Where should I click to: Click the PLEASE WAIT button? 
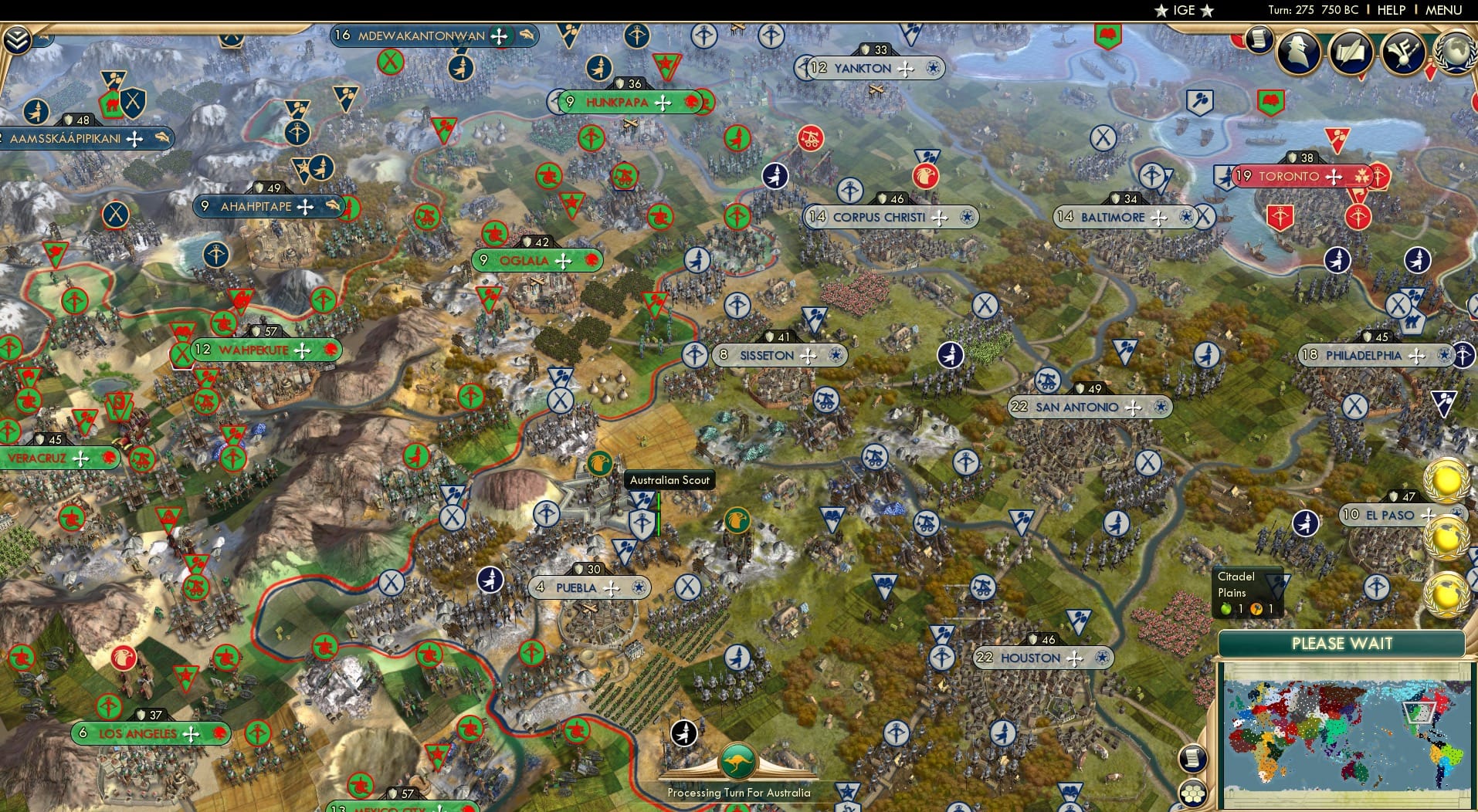(x=1342, y=643)
